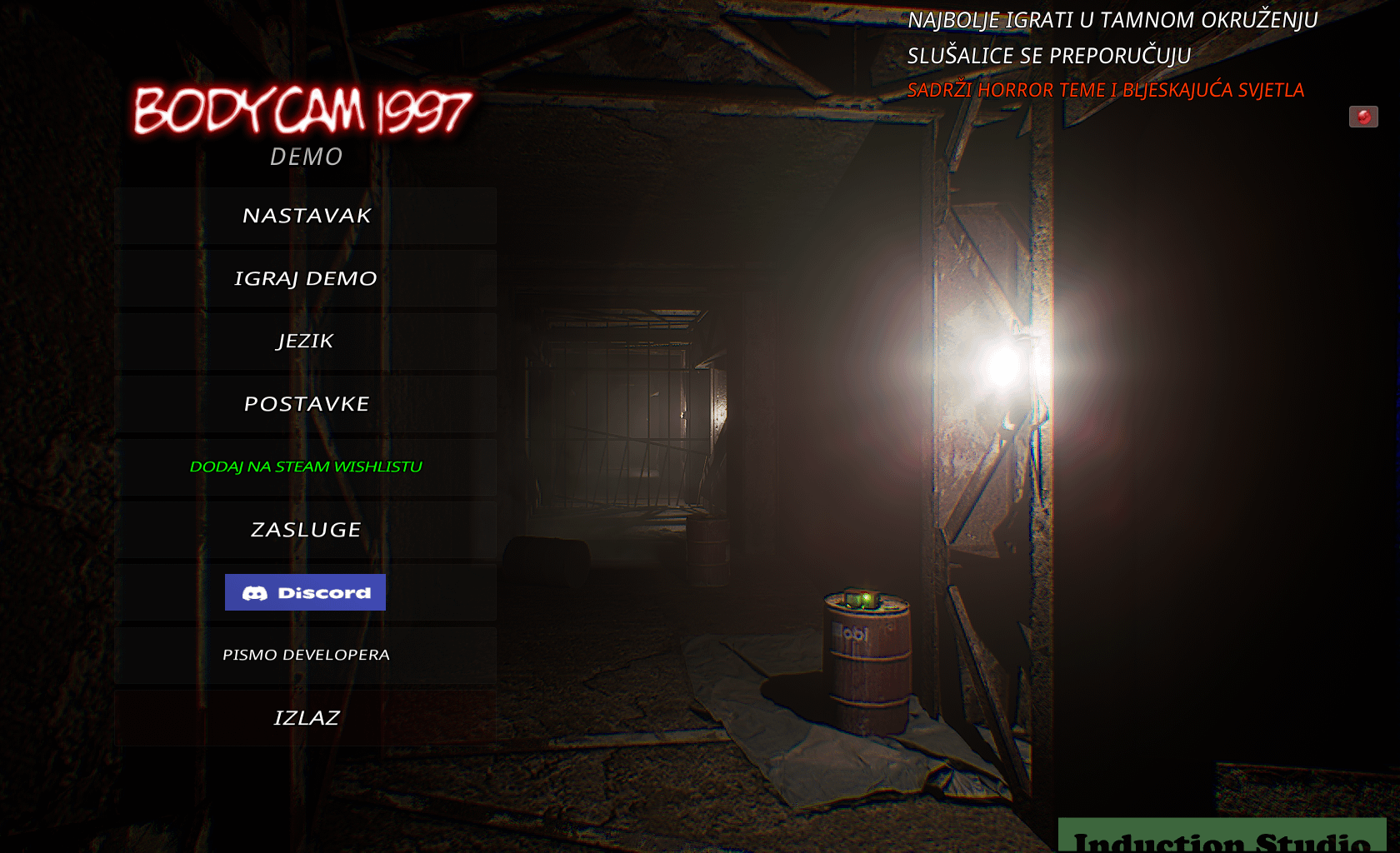This screenshot has height=853, width=1400.
Task: Open the Discord button
Action: click(x=305, y=592)
